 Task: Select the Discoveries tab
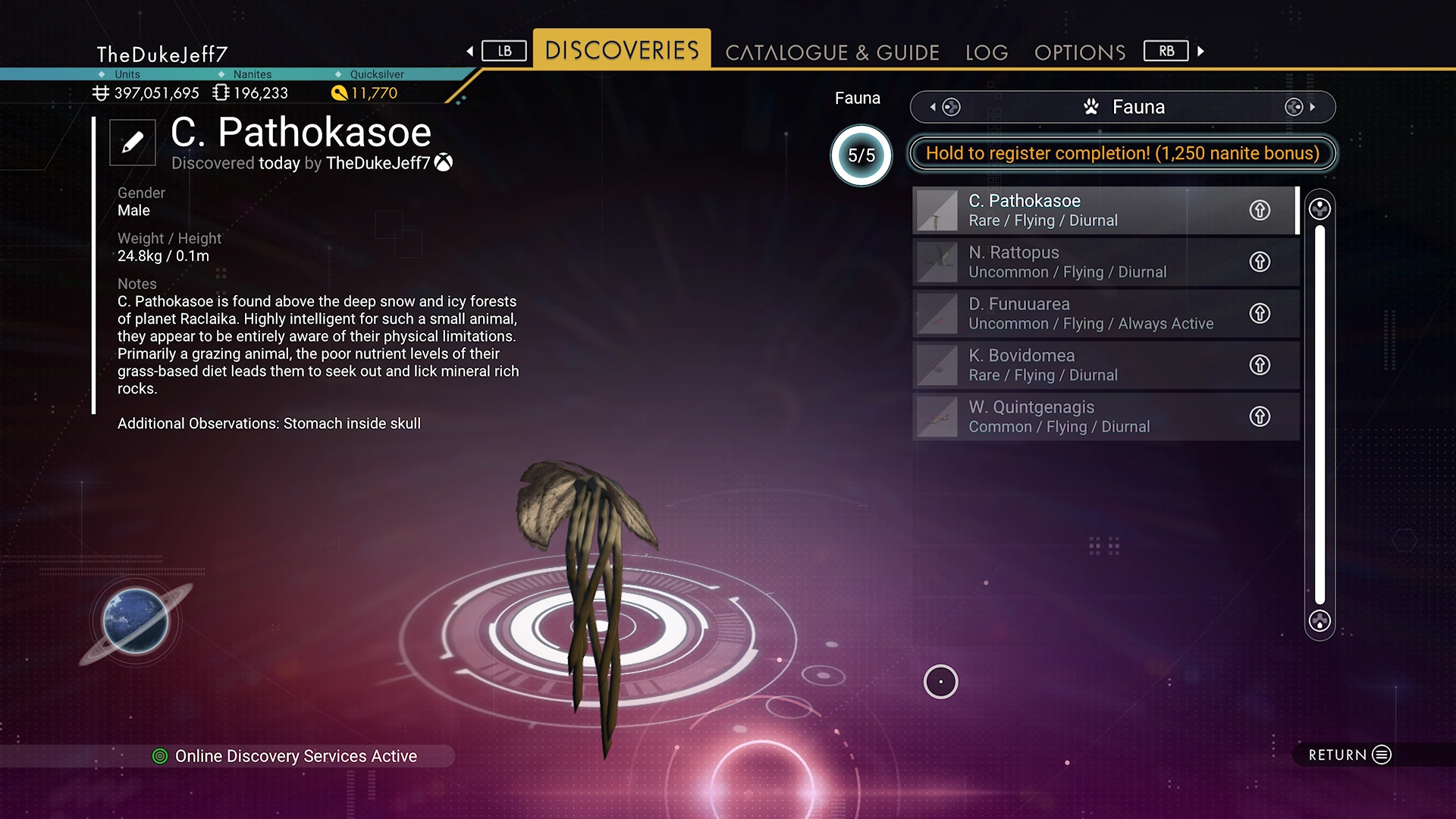[x=622, y=50]
